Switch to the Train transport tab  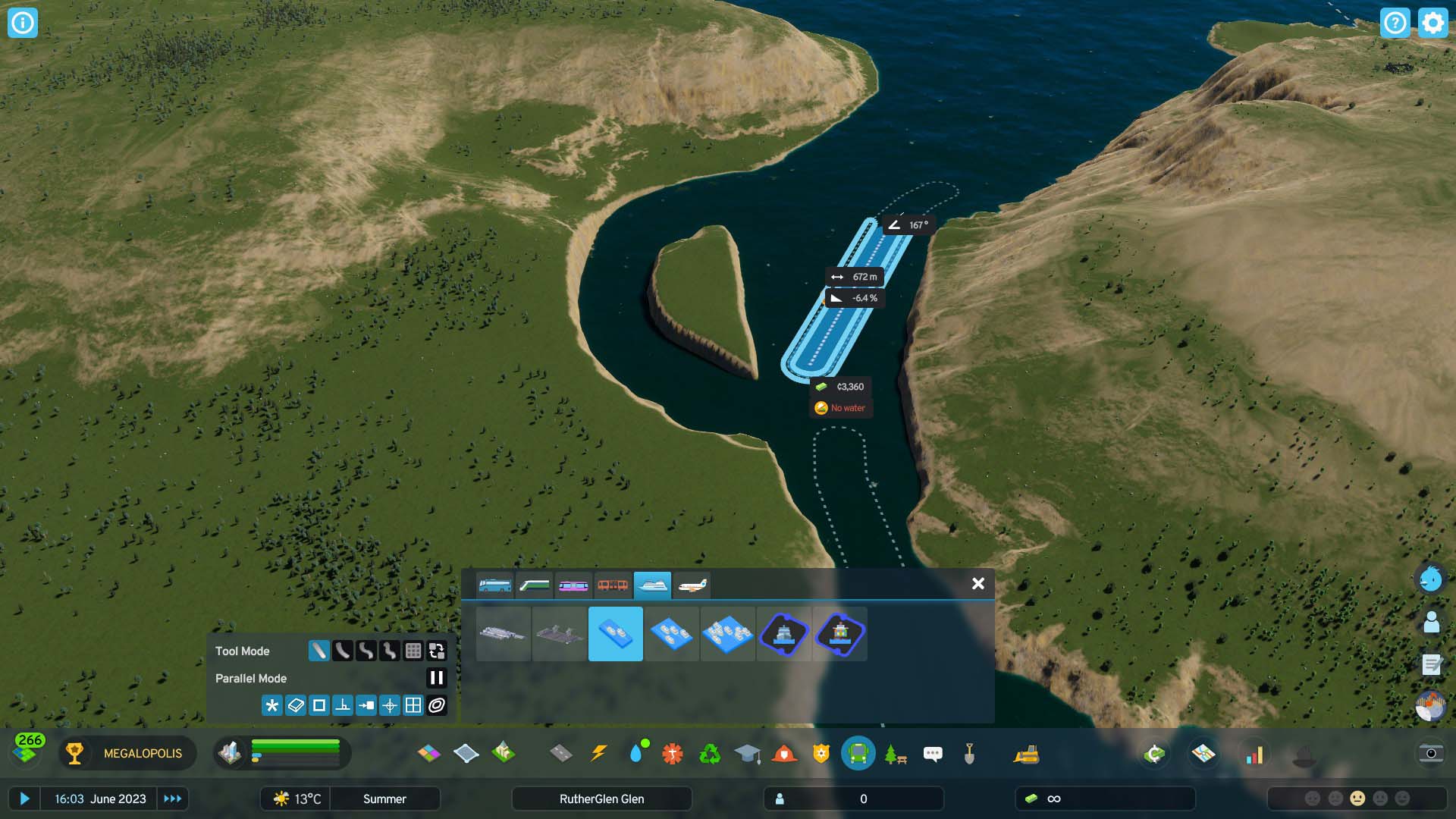click(535, 585)
